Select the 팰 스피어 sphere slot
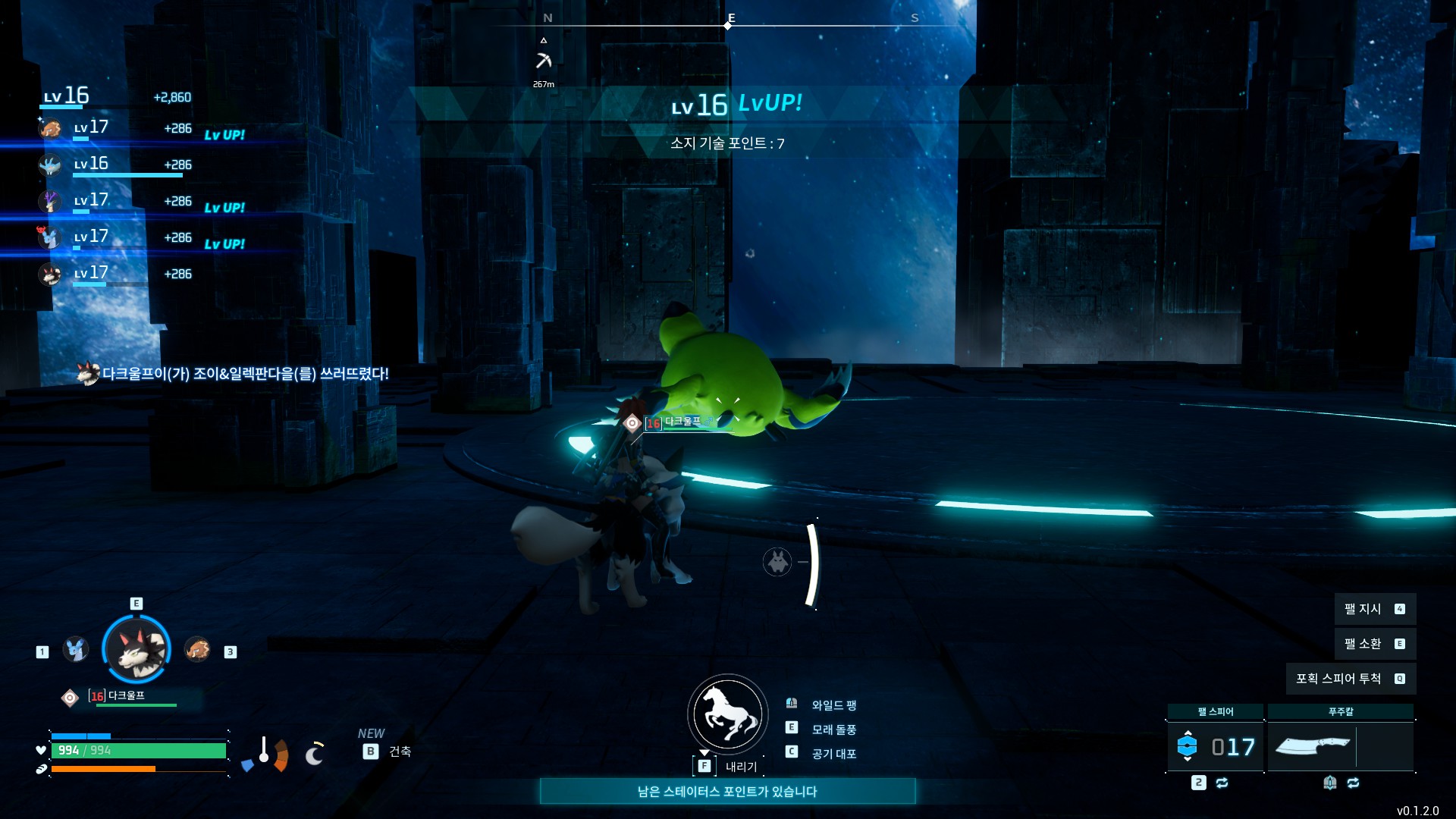The image size is (1456, 819). tap(1215, 746)
